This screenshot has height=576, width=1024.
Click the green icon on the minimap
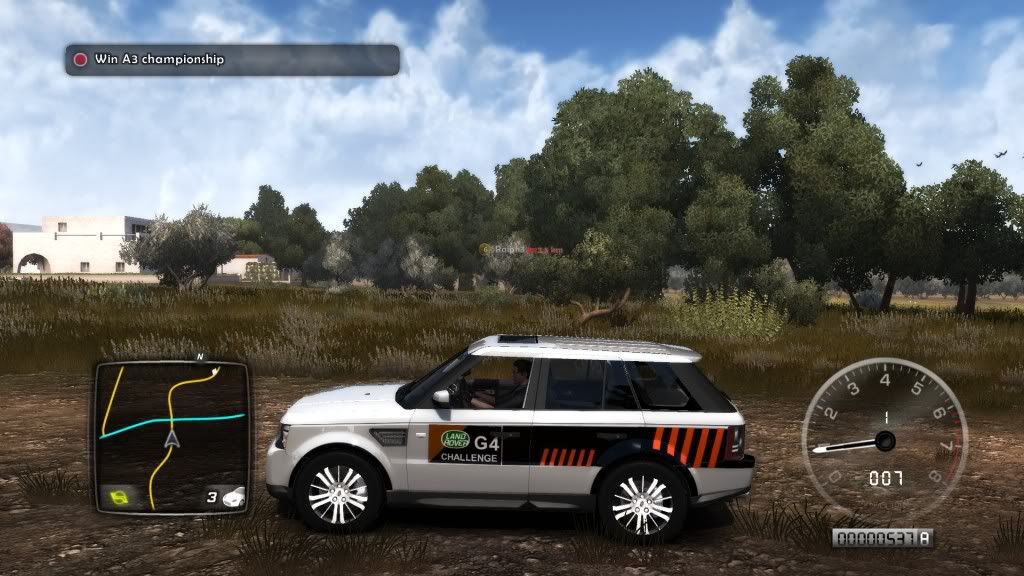click(x=120, y=495)
